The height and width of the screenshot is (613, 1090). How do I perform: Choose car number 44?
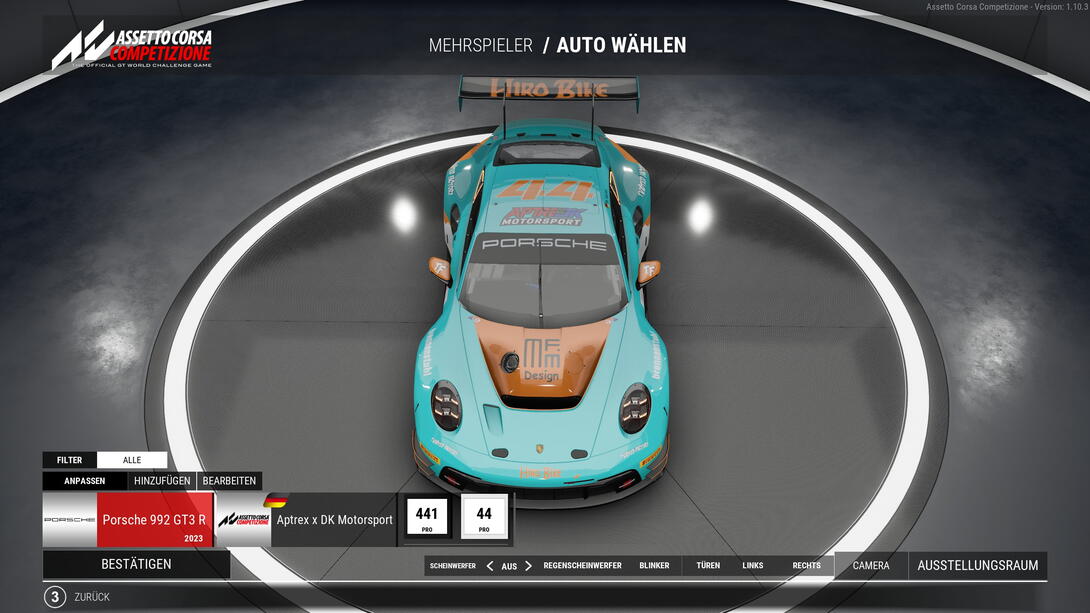pos(484,518)
